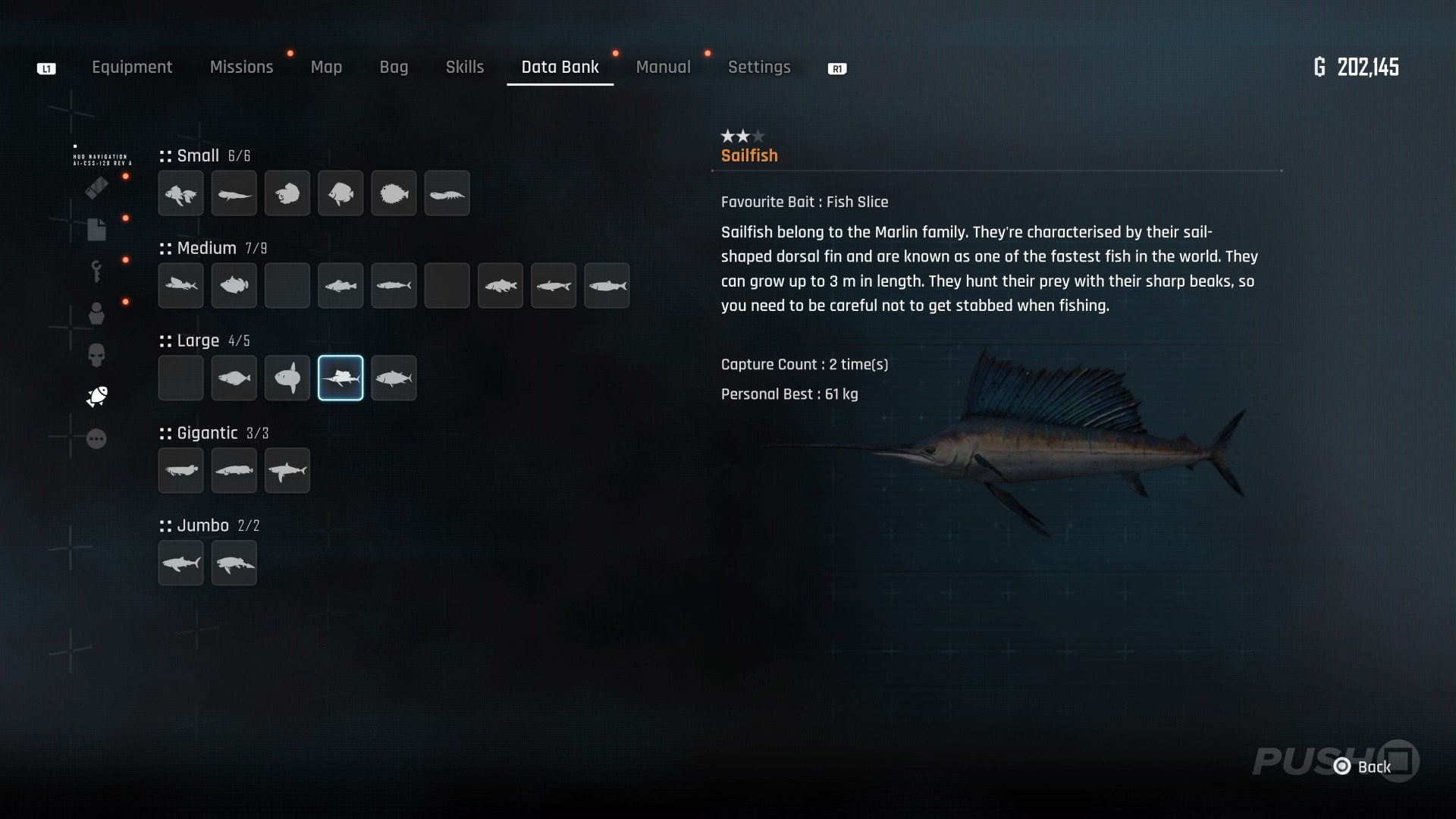Viewport: 1456px width, 819px height.
Task: Go to the Map tab
Action: 326,67
